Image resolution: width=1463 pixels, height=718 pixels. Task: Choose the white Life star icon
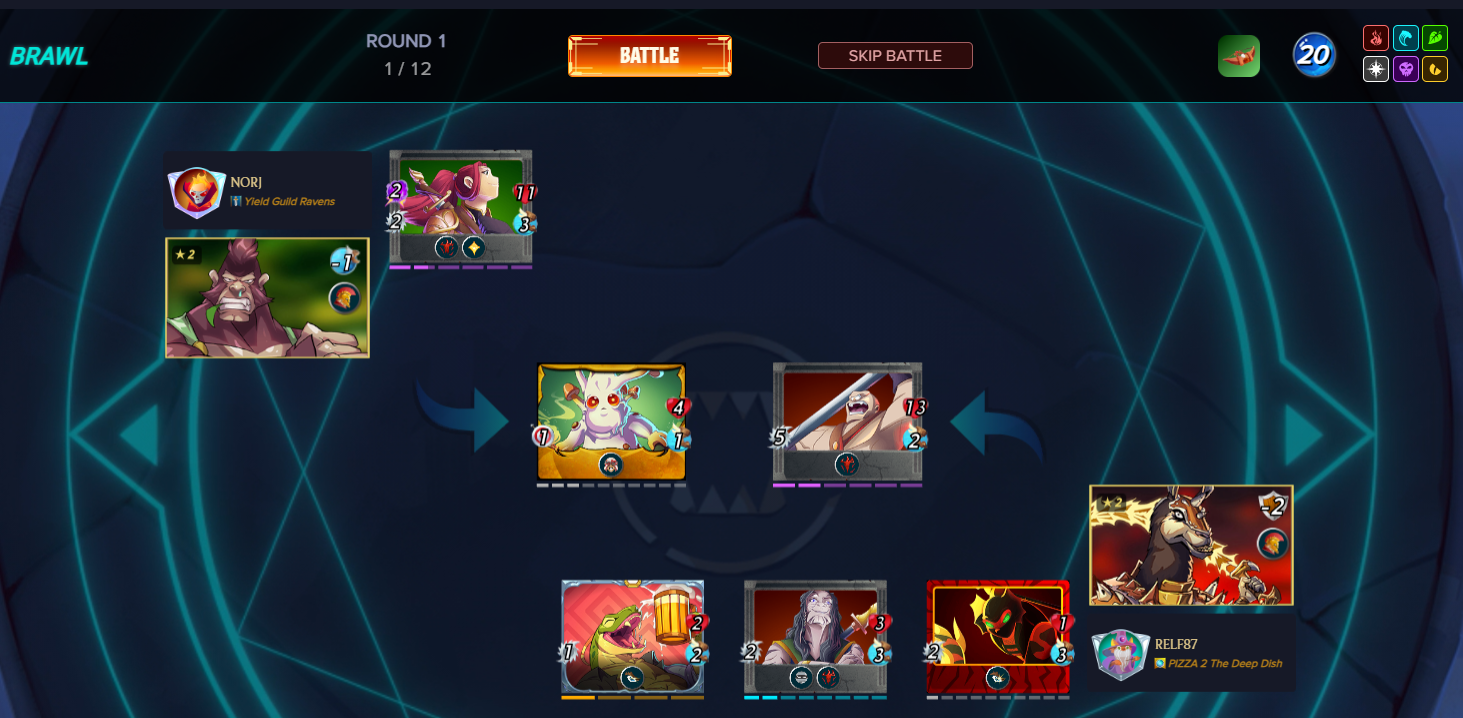point(1376,69)
